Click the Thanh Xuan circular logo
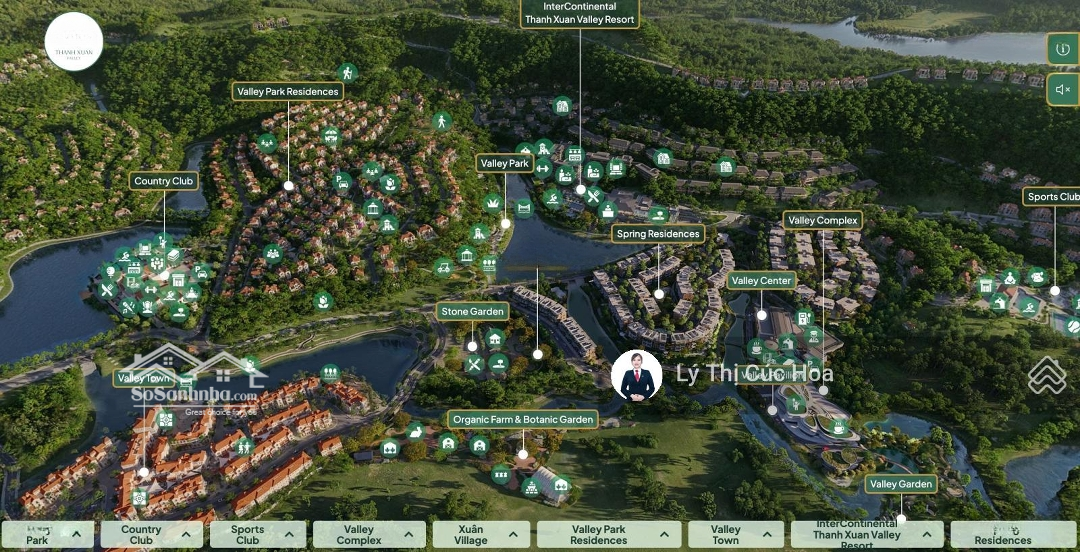Viewport: 1080px width, 552px height. point(74,42)
